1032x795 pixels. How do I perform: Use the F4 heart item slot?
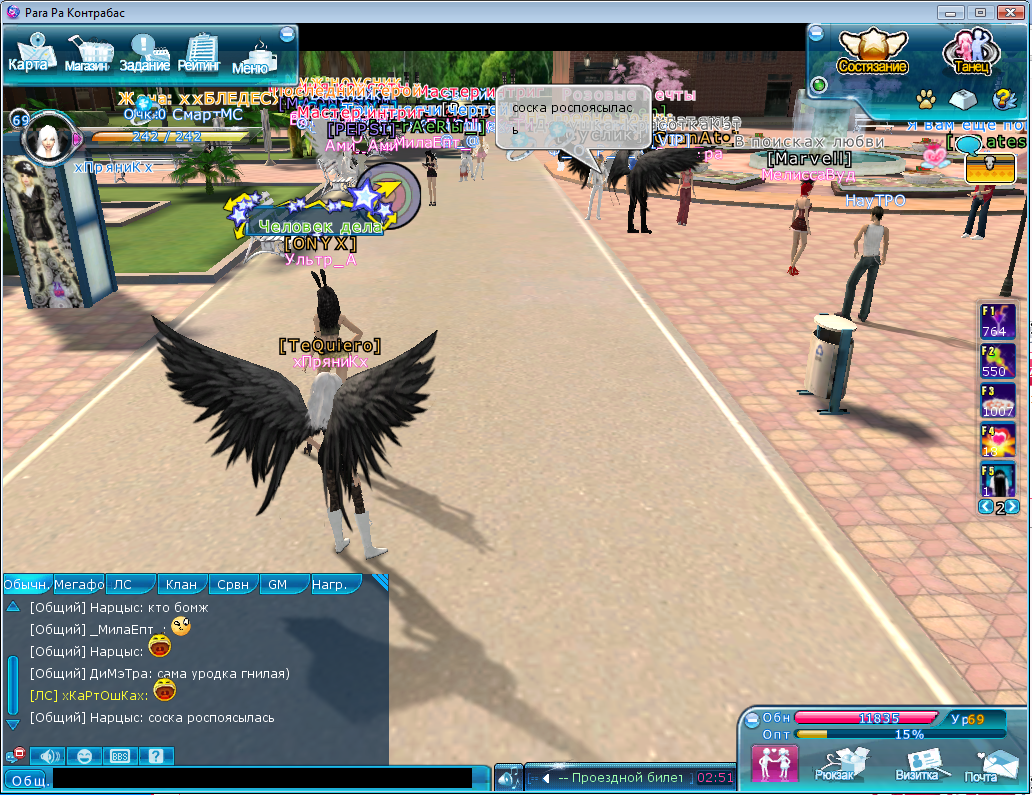(x=997, y=440)
